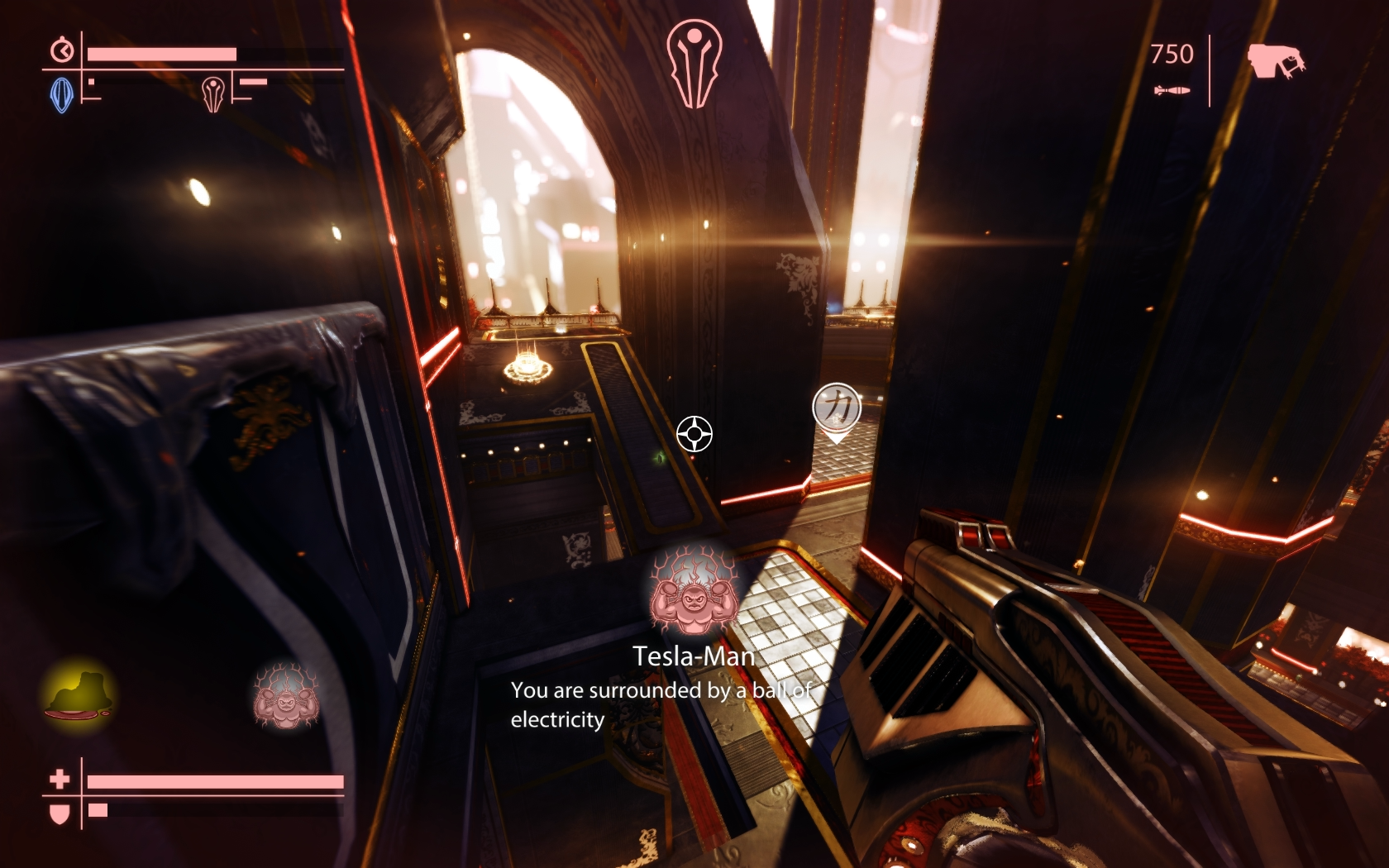
Task: Select the armor shield icon
Action: (60, 813)
